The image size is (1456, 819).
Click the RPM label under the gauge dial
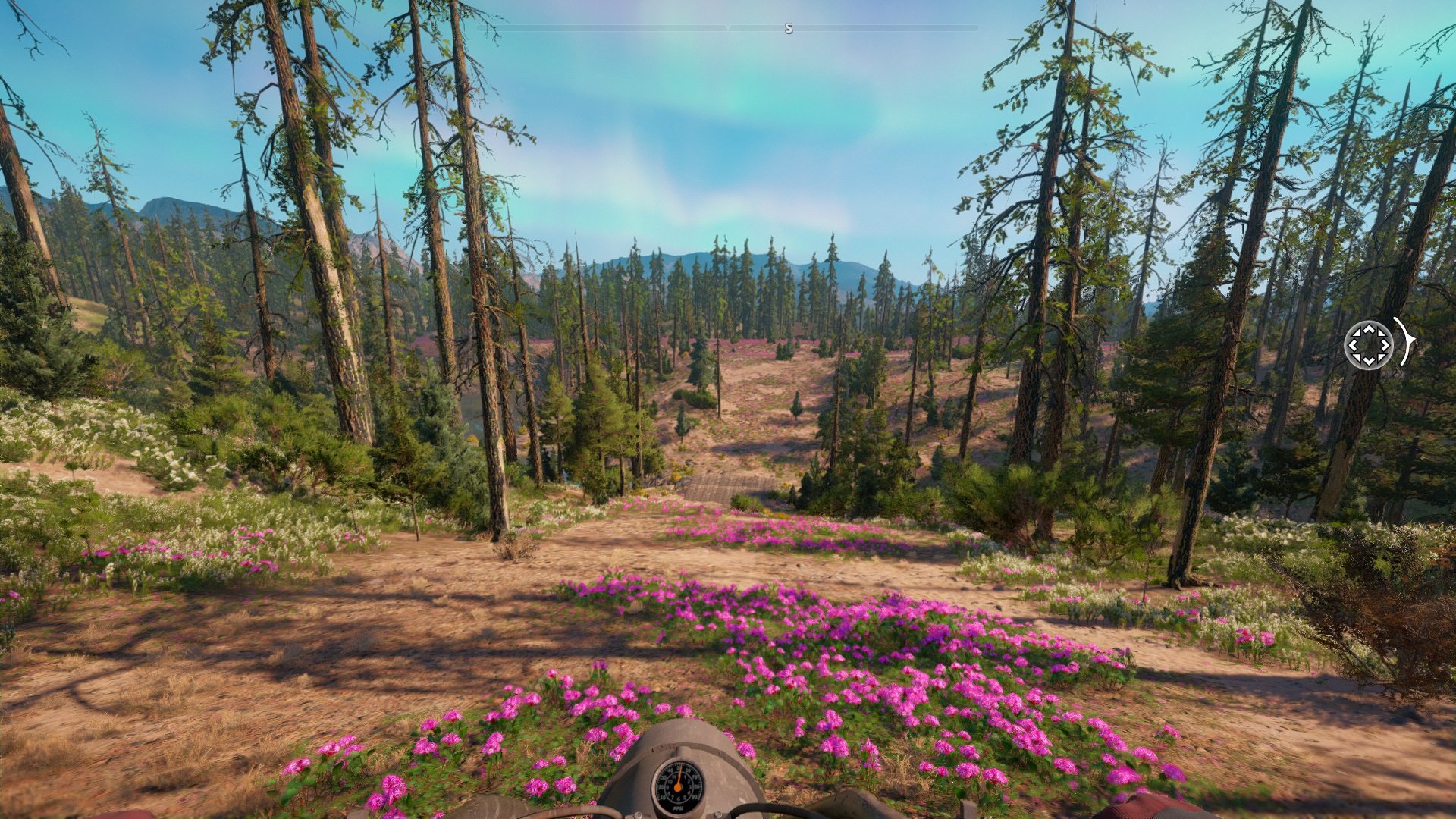click(679, 808)
